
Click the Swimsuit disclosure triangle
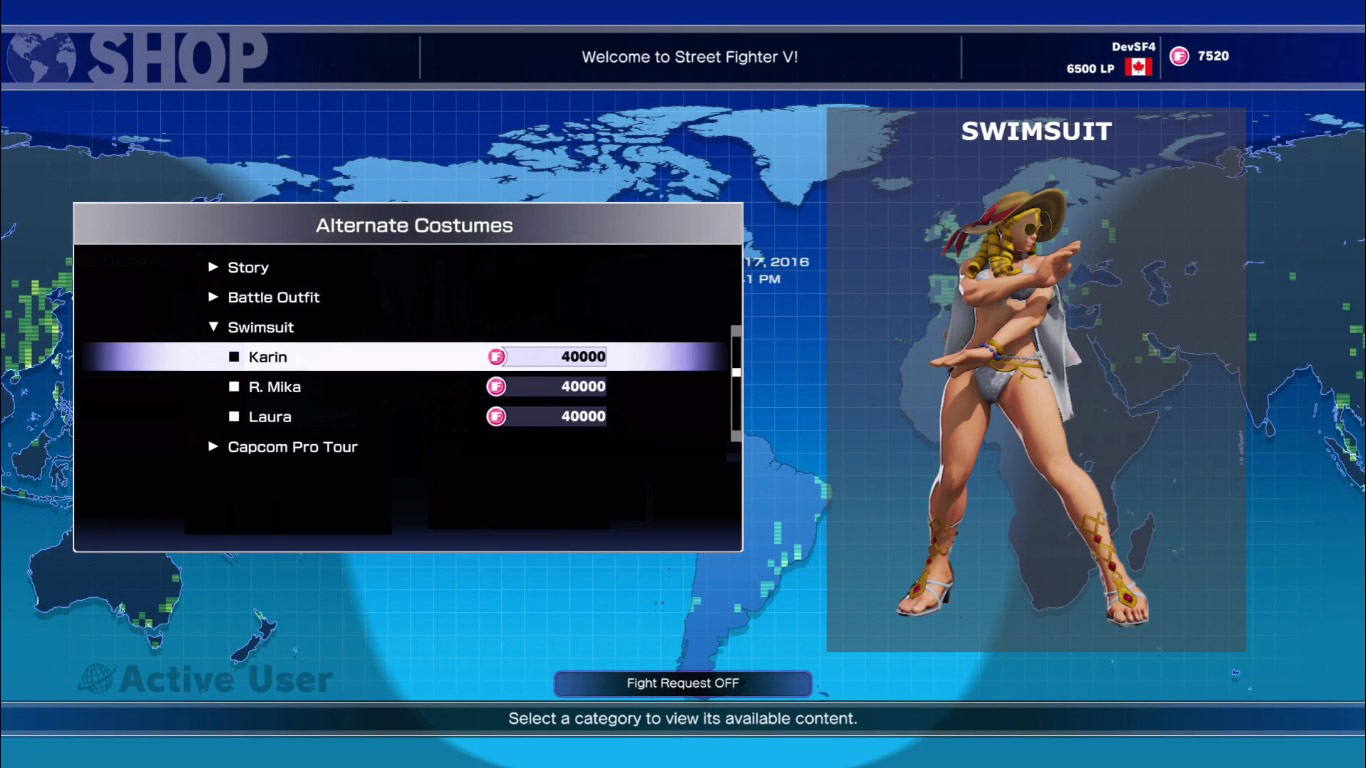click(214, 327)
